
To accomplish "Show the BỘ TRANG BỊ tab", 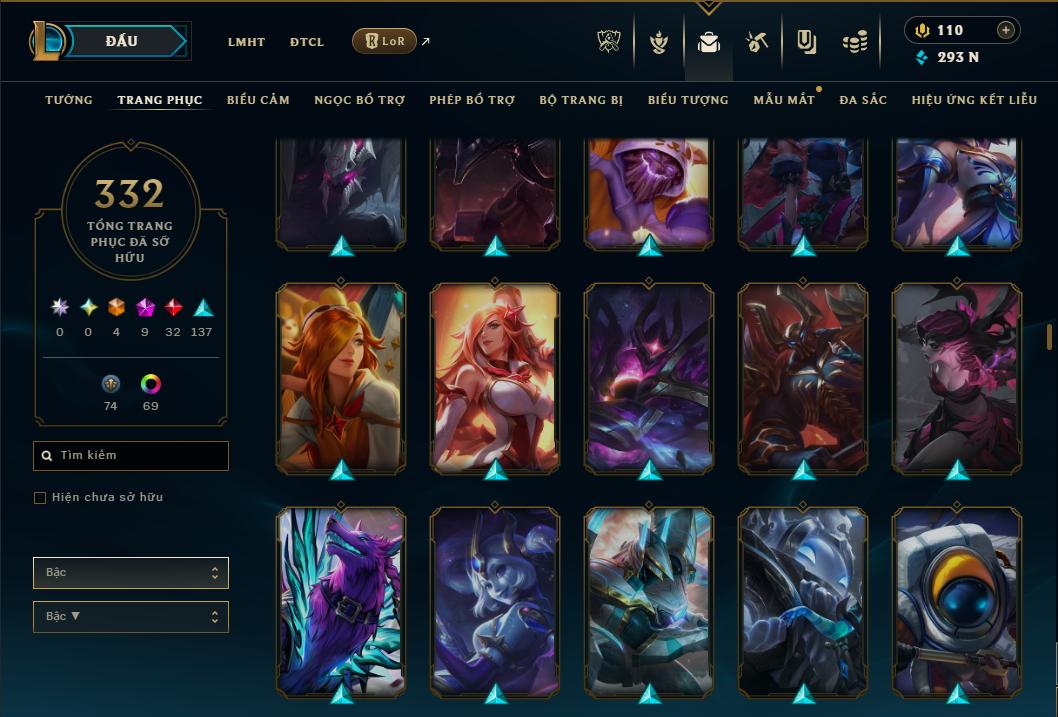I will click(581, 100).
